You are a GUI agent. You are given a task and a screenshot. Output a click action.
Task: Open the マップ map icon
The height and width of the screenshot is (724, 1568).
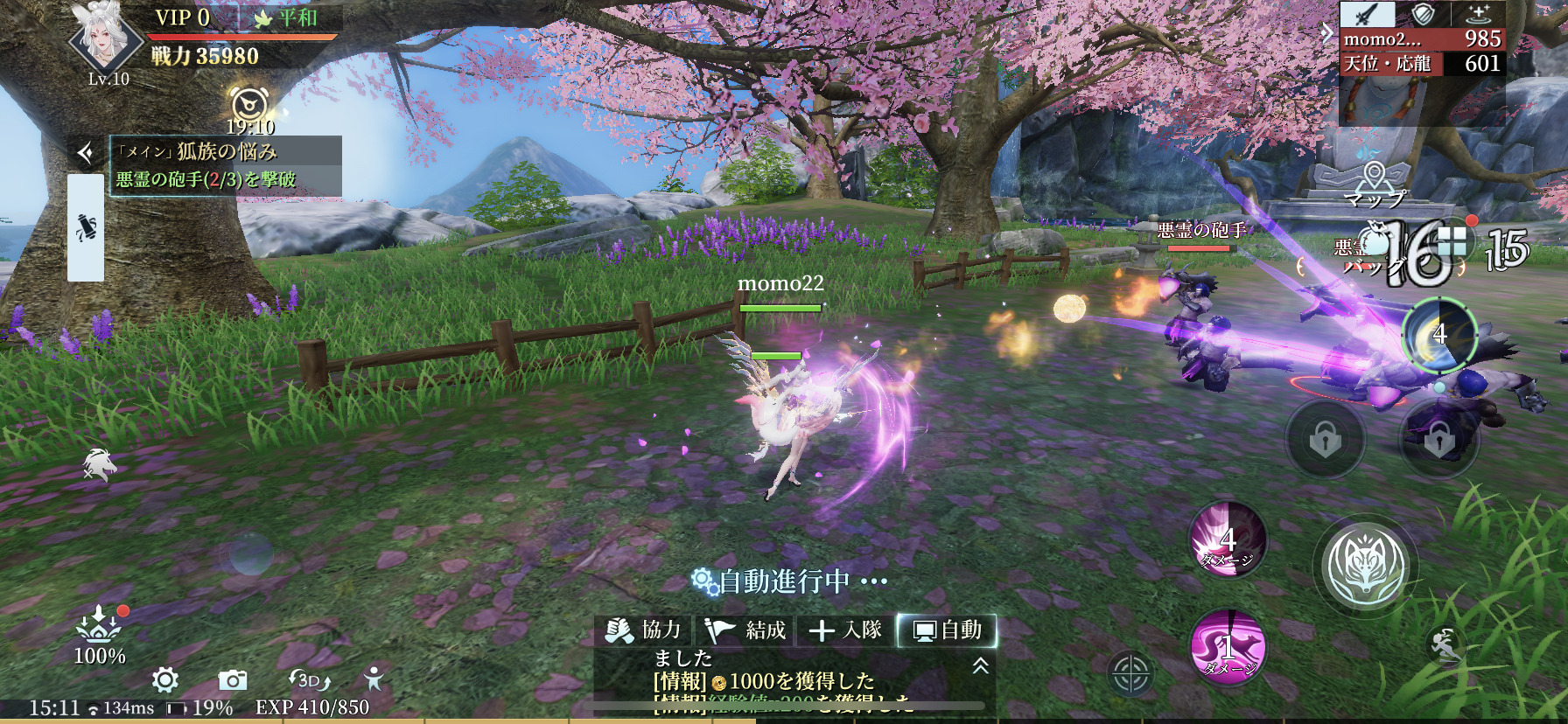click(x=1375, y=184)
